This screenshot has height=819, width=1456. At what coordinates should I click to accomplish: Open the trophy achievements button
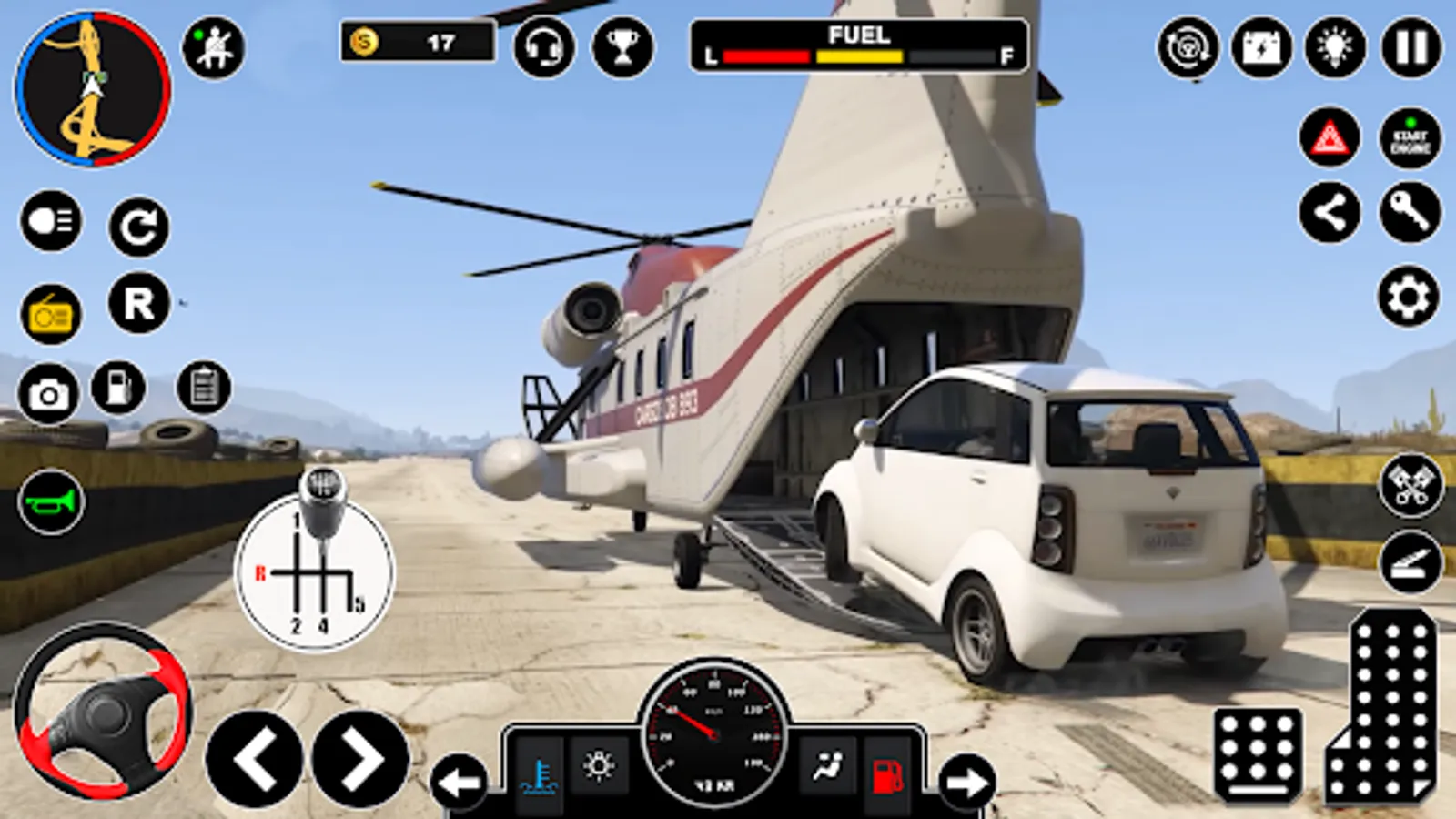pyautogui.click(x=622, y=47)
